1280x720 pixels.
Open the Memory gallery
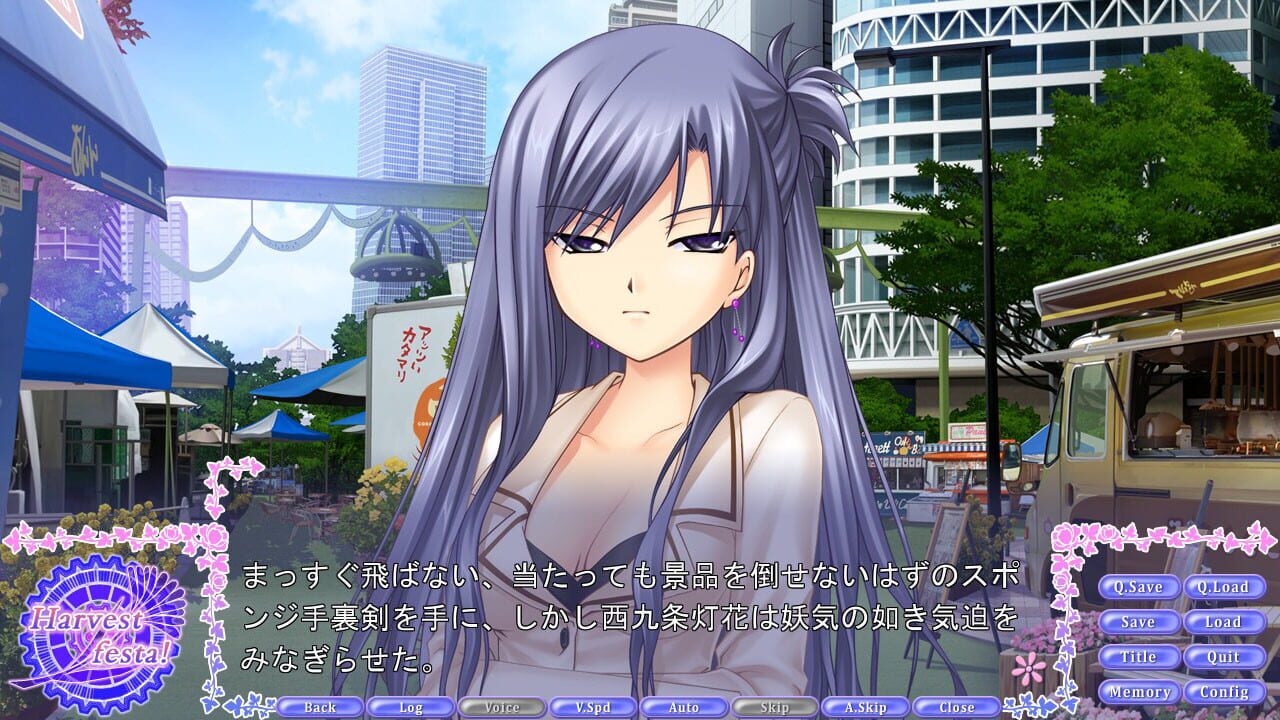coord(1140,690)
